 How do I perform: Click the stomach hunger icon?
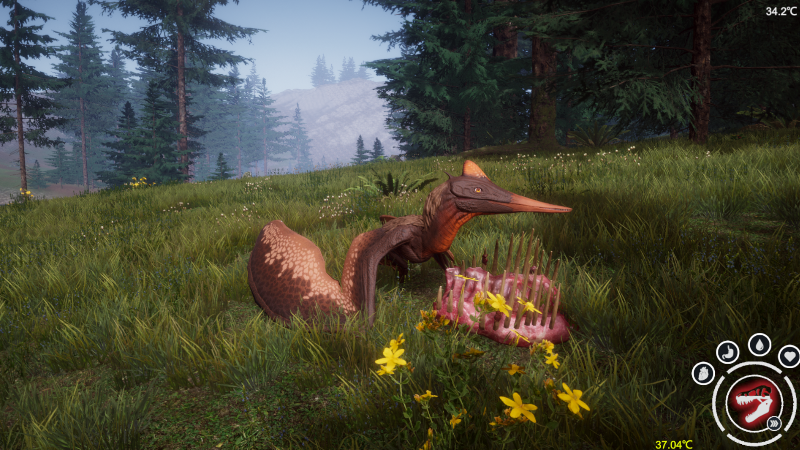729,352
